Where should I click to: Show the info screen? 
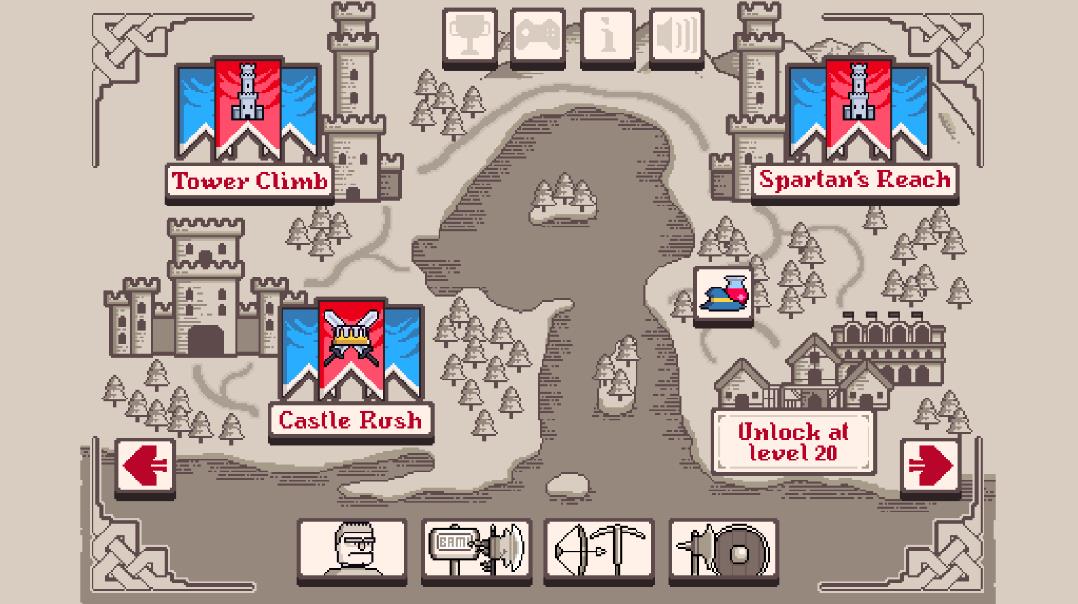(x=607, y=37)
